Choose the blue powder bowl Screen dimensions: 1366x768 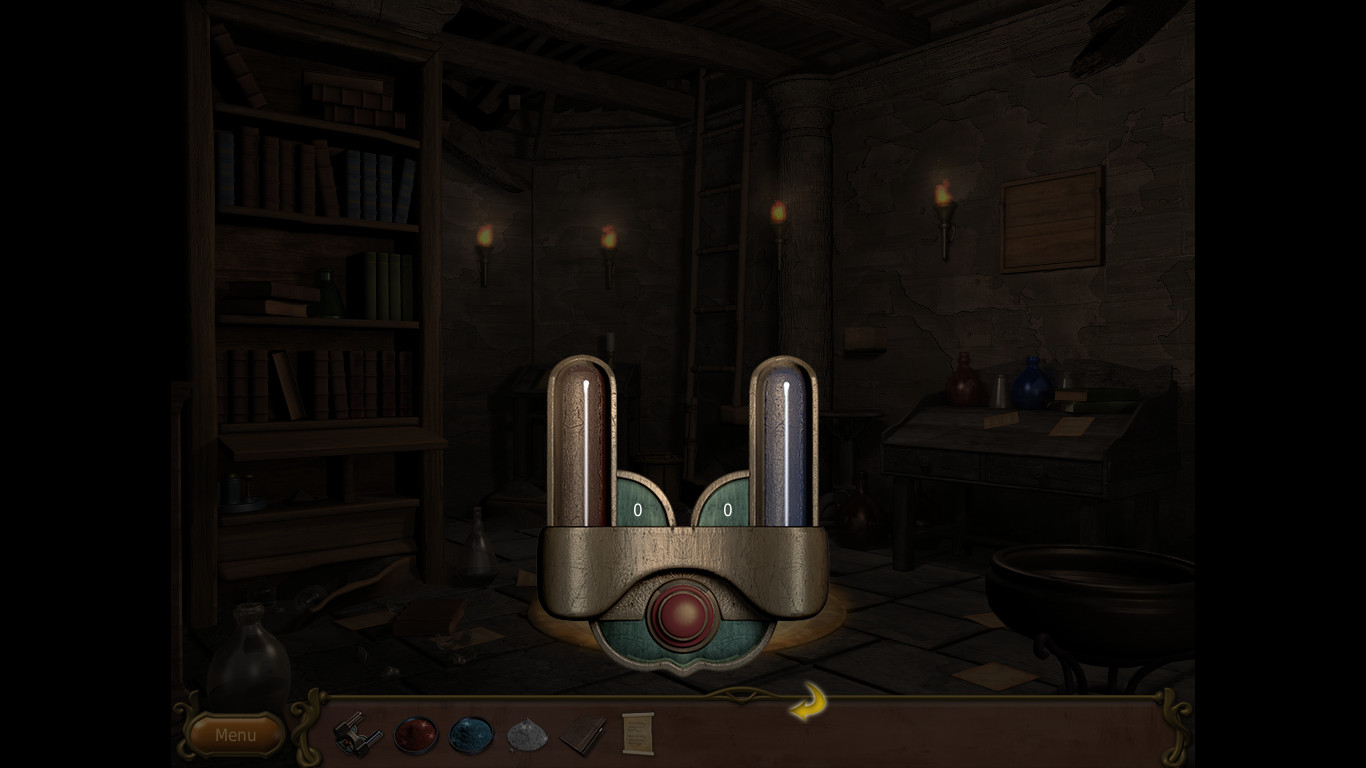coord(471,734)
